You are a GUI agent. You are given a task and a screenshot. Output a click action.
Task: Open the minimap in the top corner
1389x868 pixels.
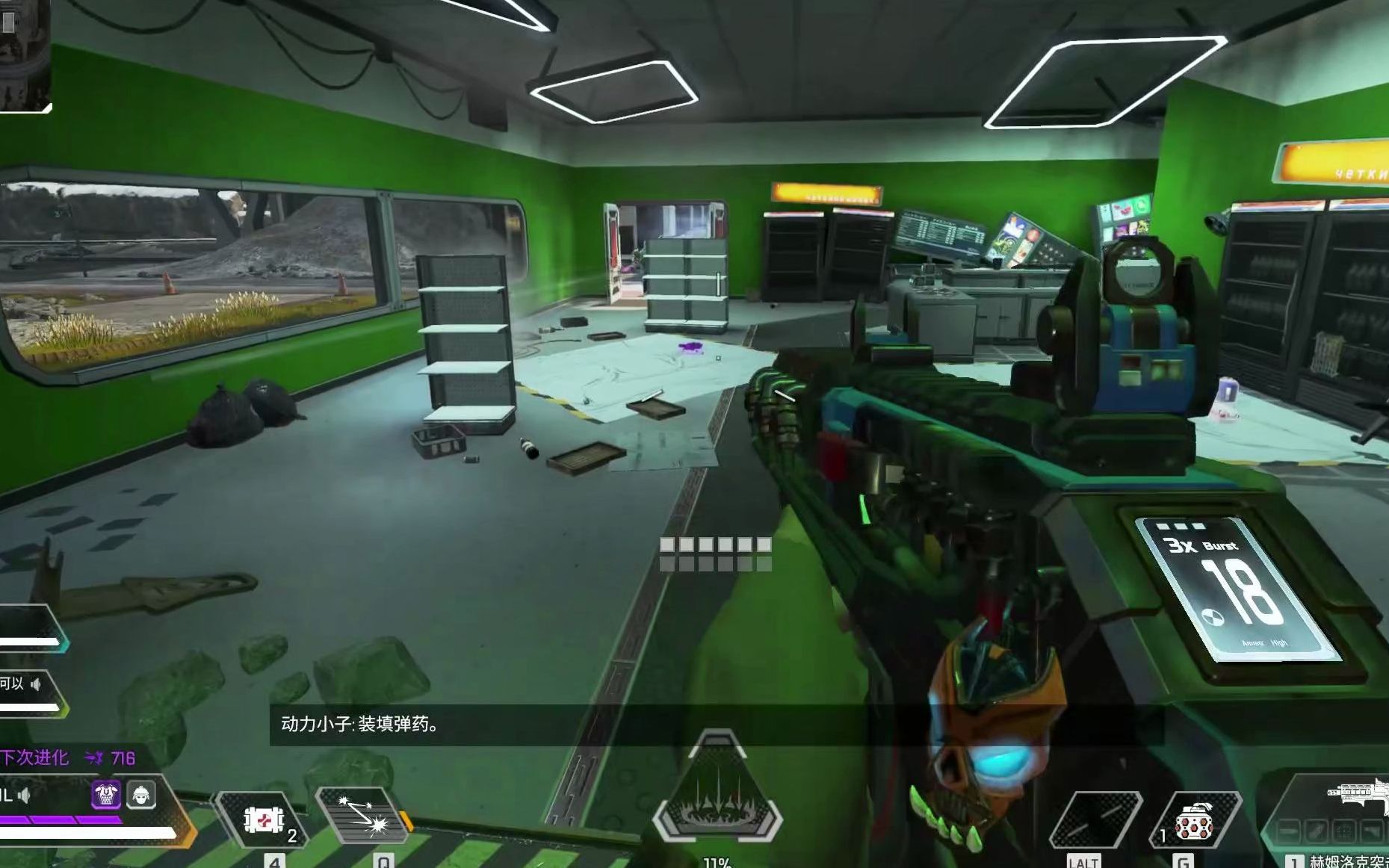[x=24, y=54]
